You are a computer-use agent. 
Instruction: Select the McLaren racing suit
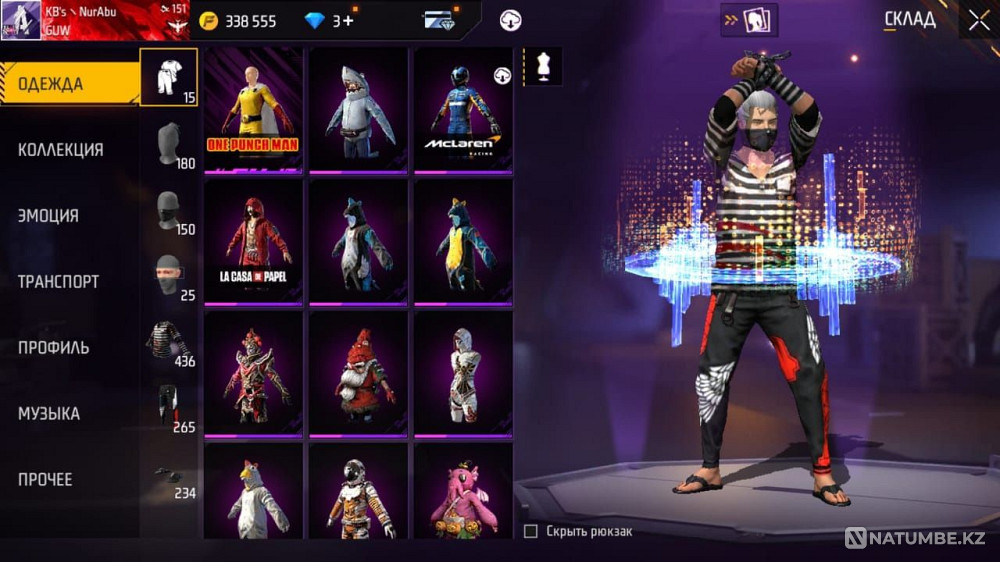(x=463, y=110)
